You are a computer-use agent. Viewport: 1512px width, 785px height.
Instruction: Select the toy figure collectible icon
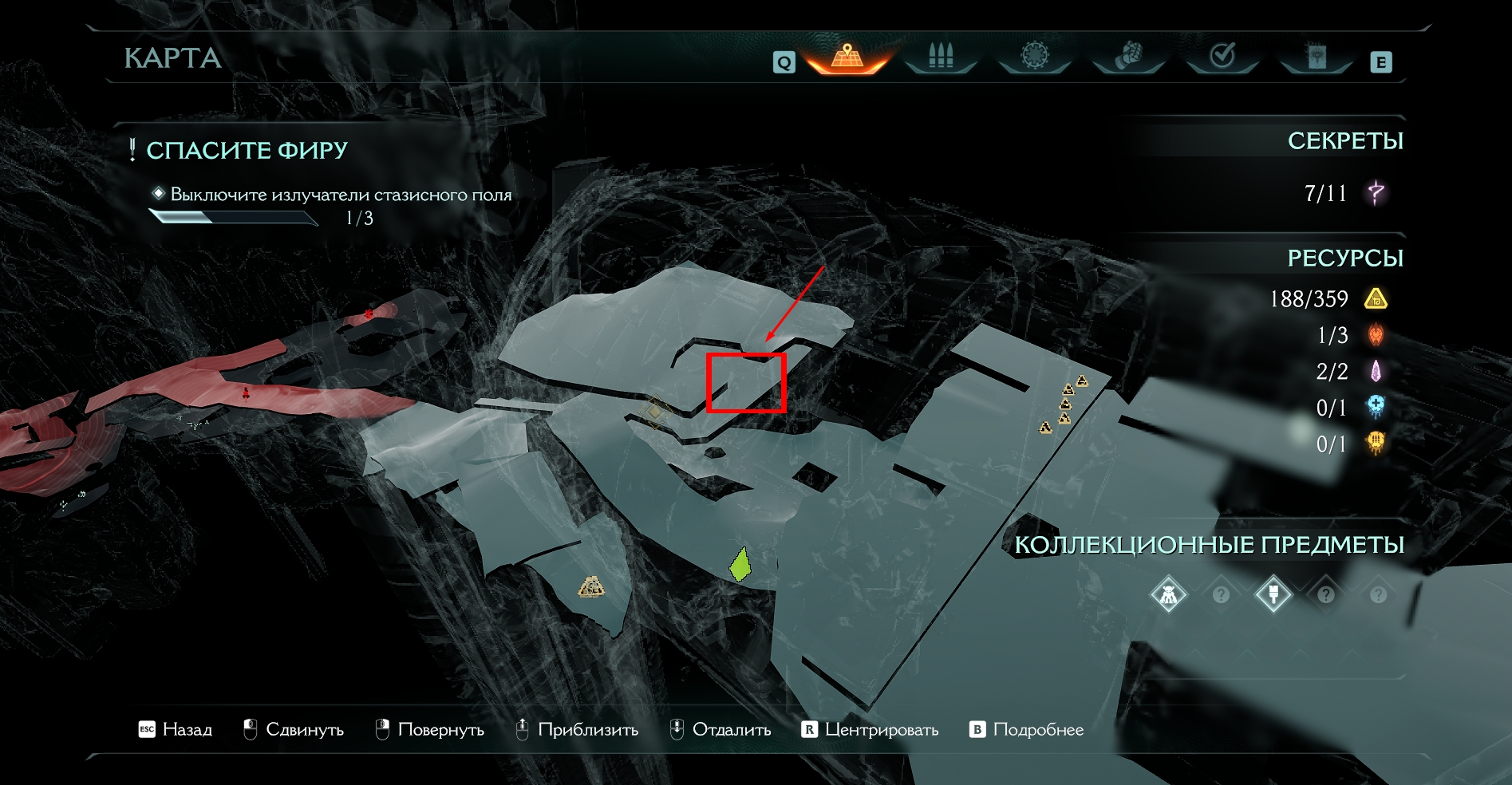point(1168,594)
